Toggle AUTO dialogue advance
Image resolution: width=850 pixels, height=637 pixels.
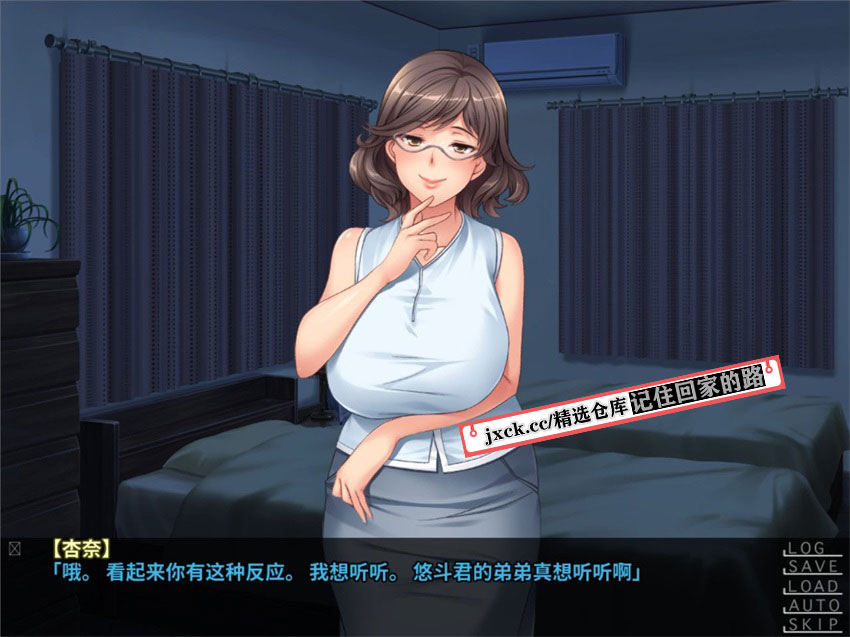pos(811,605)
